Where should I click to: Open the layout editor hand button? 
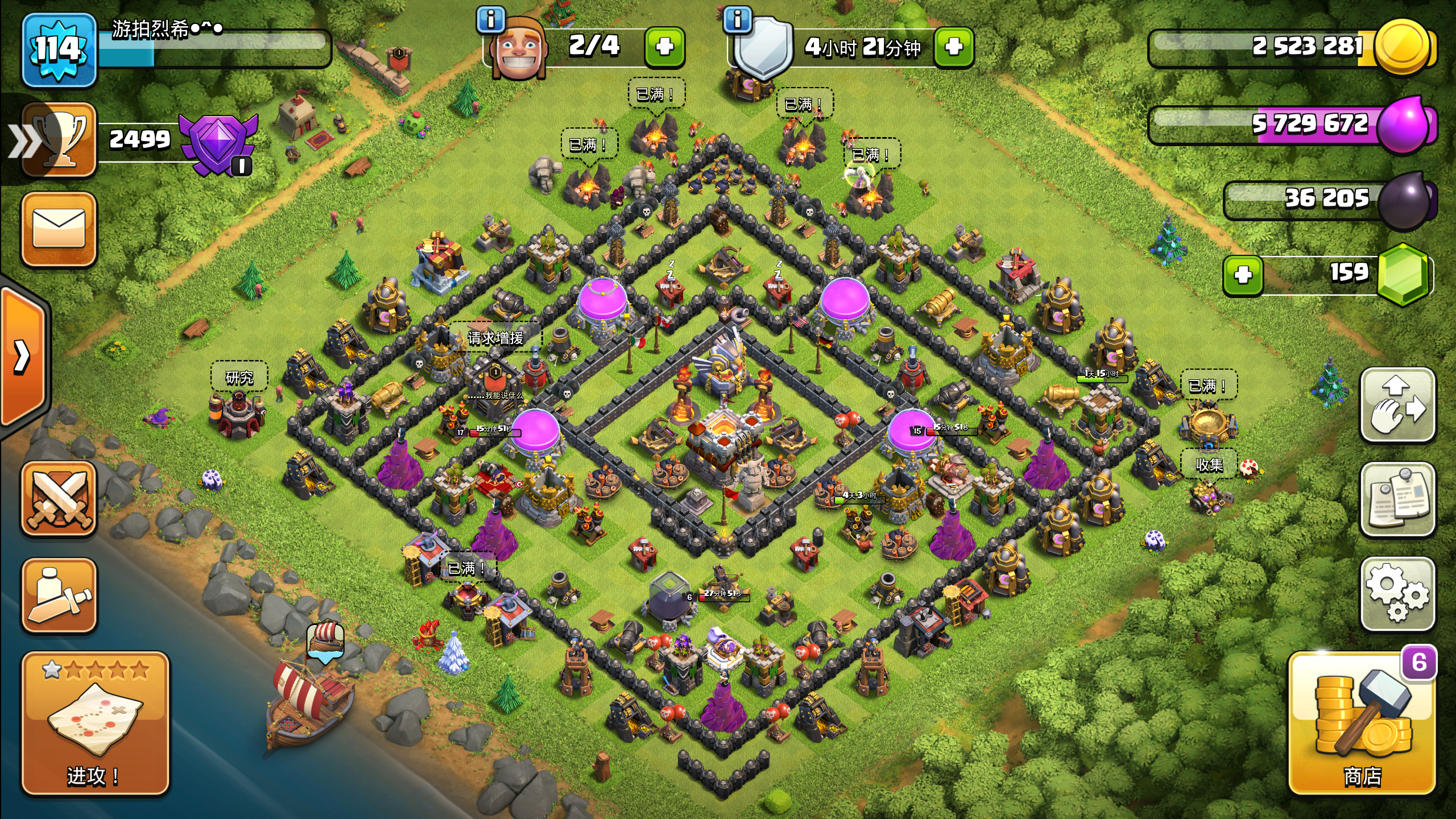click(1397, 404)
